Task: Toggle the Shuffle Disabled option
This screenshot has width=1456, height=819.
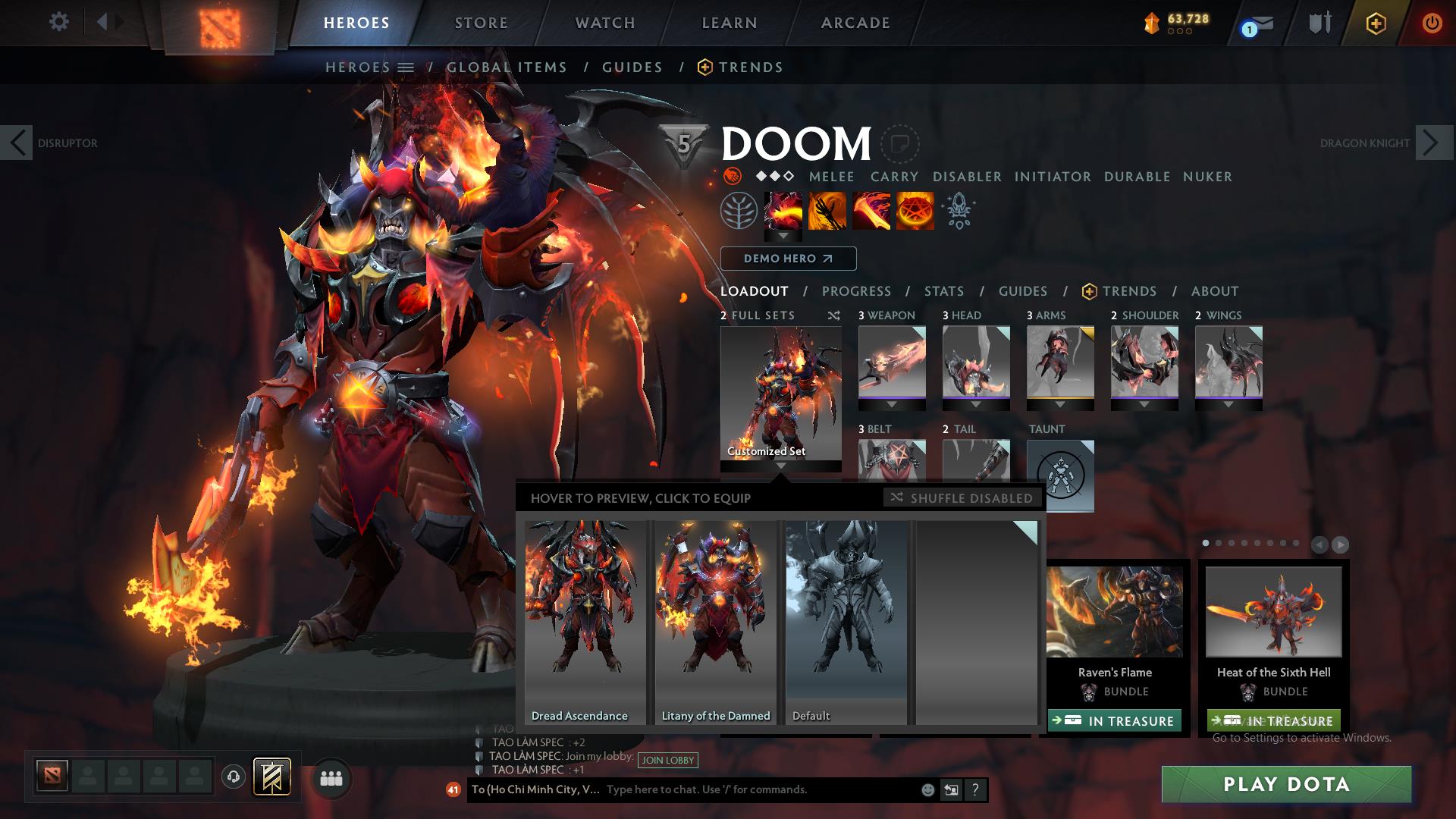Action: 962,498
